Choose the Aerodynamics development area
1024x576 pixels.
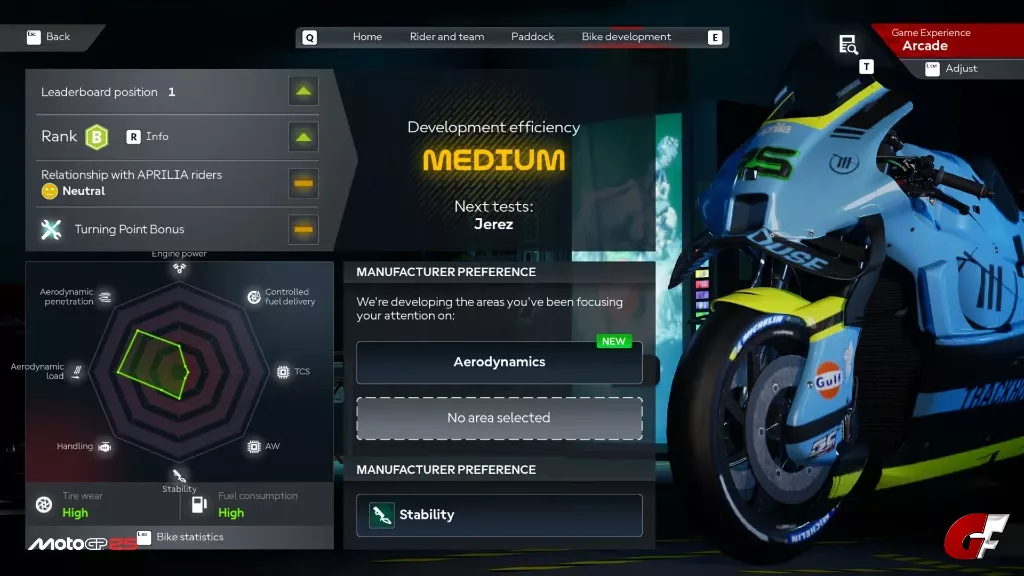tap(499, 363)
